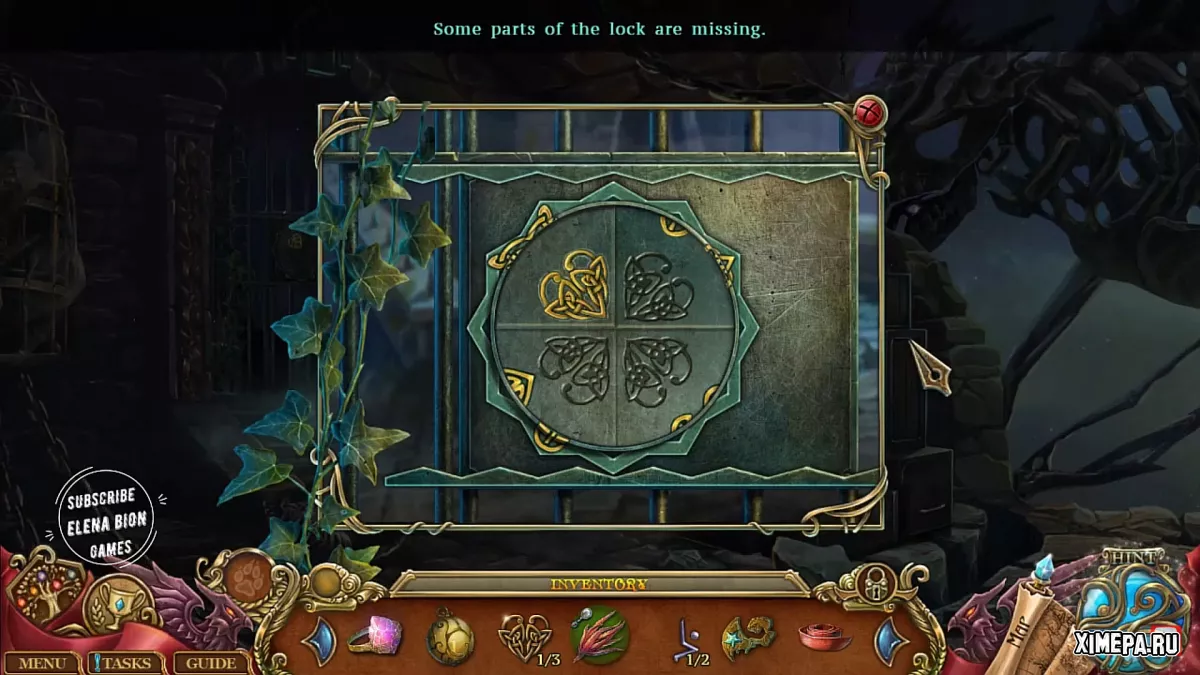Select the golden round locket item

[x=450, y=637]
